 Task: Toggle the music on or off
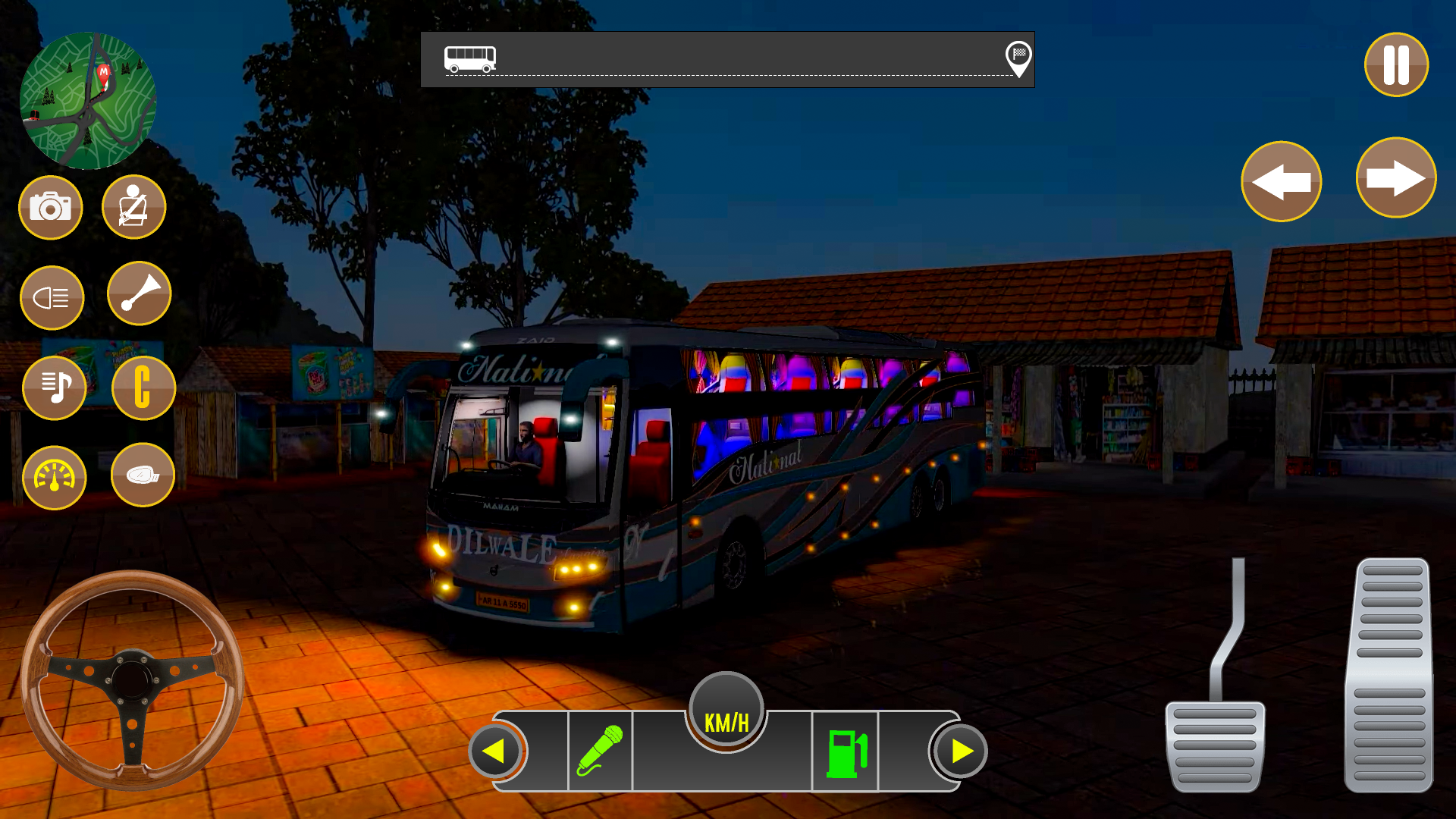point(53,388)
